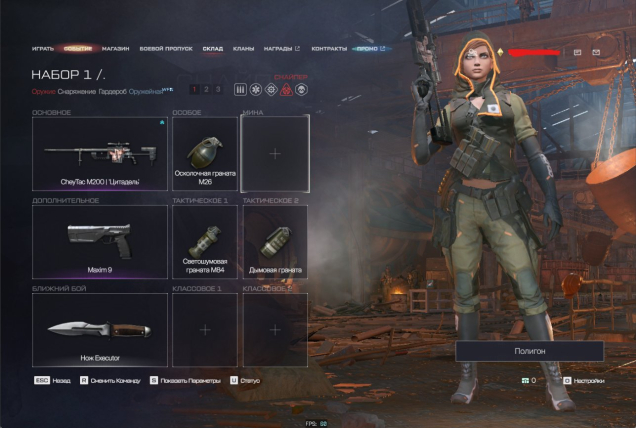Select the M84 flashbang grenade slot
636x428 pixels.
point(205,241)
